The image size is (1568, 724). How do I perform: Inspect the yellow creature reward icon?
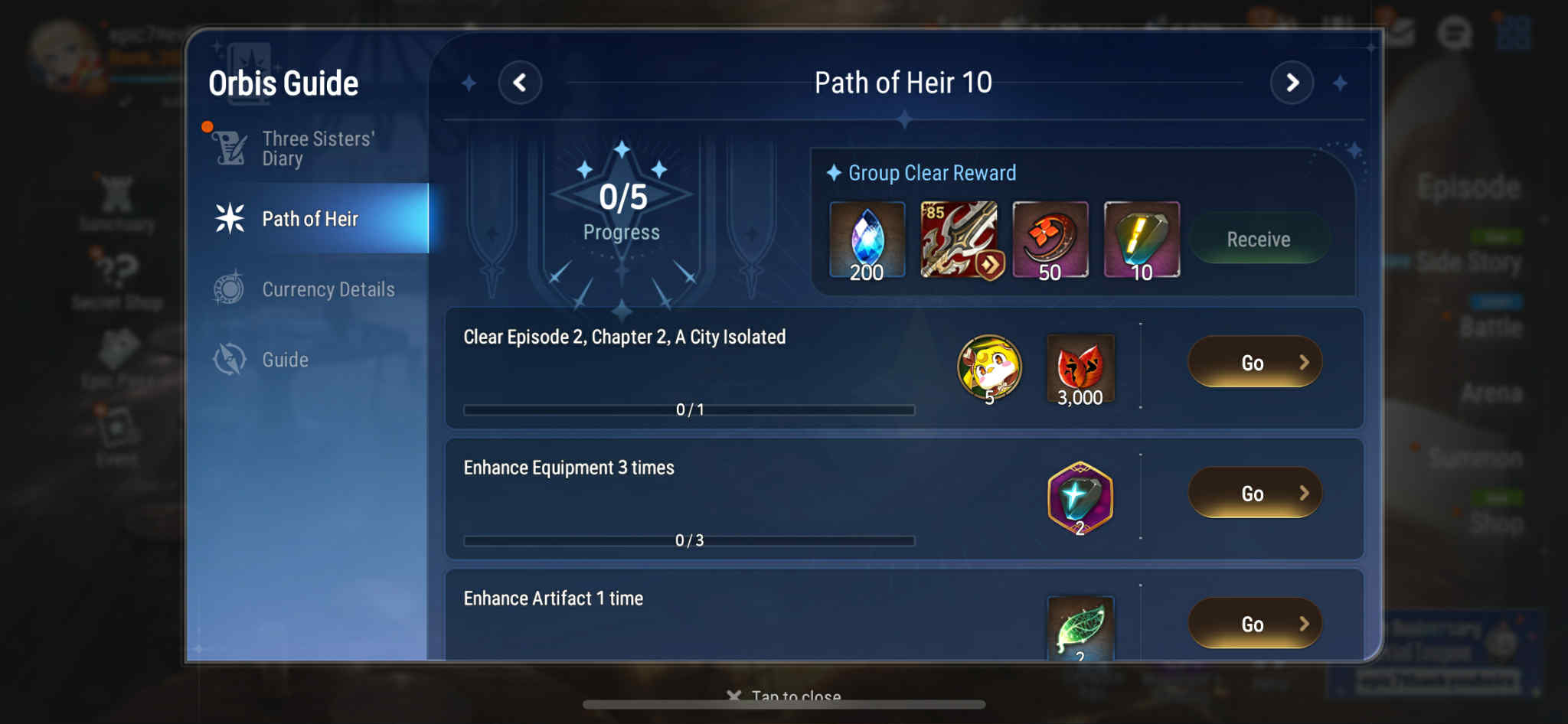pyautogui.click(x=989, y=369)
